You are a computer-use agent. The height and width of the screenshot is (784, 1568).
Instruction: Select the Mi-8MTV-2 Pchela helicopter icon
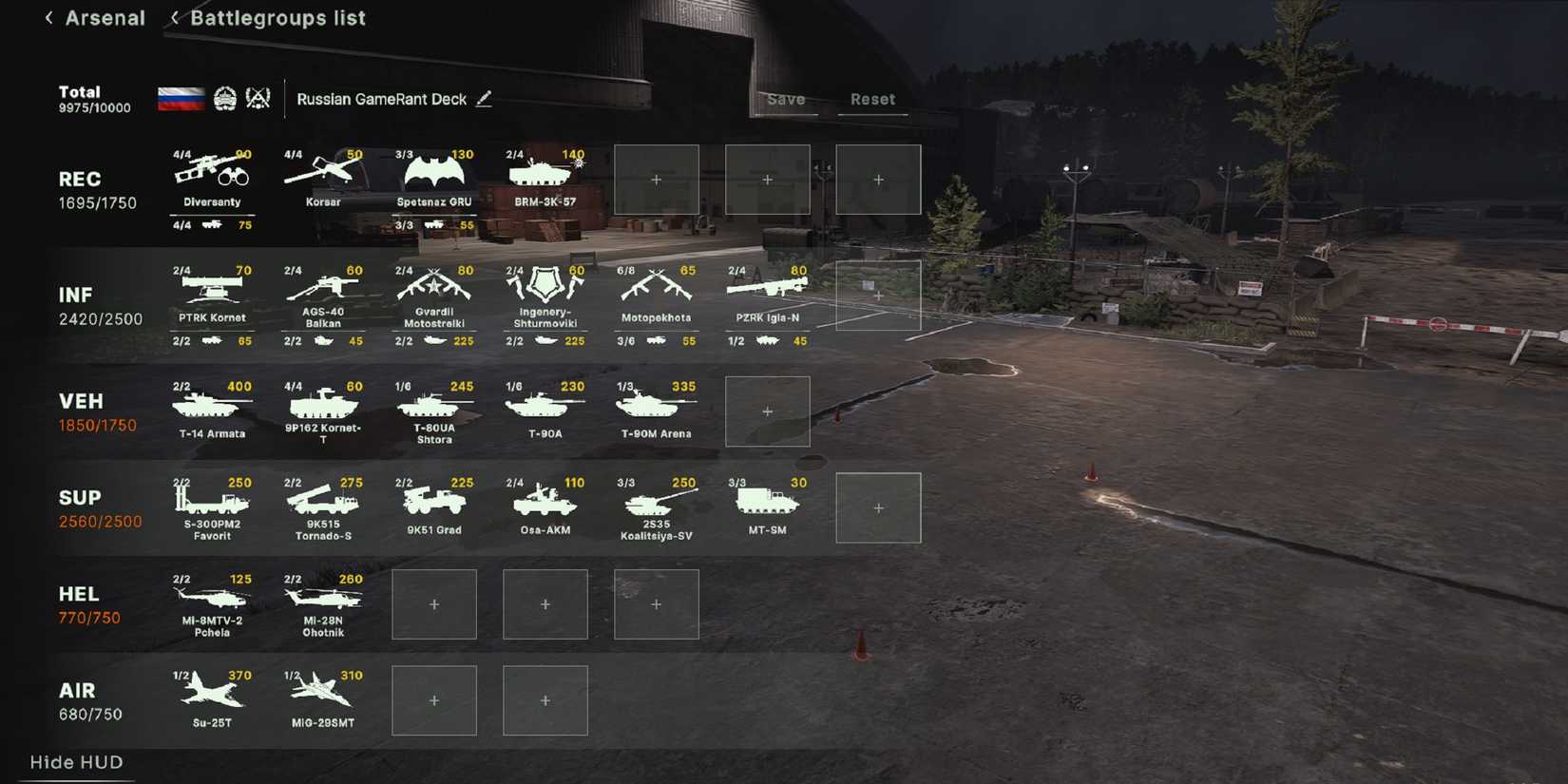coord(211,599)
